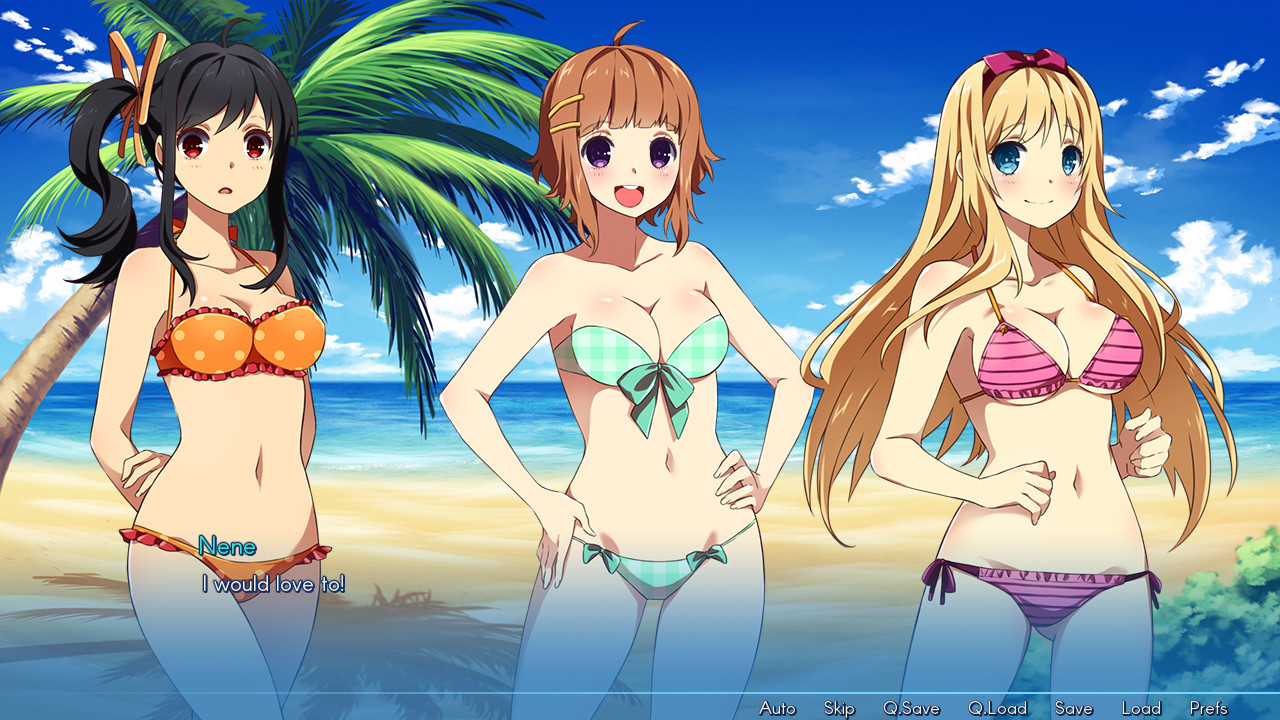The width and height of the screenshot is (1280, 720).
Task: Toggle Auto mode in the quick menu
Action: pos(779,706)
